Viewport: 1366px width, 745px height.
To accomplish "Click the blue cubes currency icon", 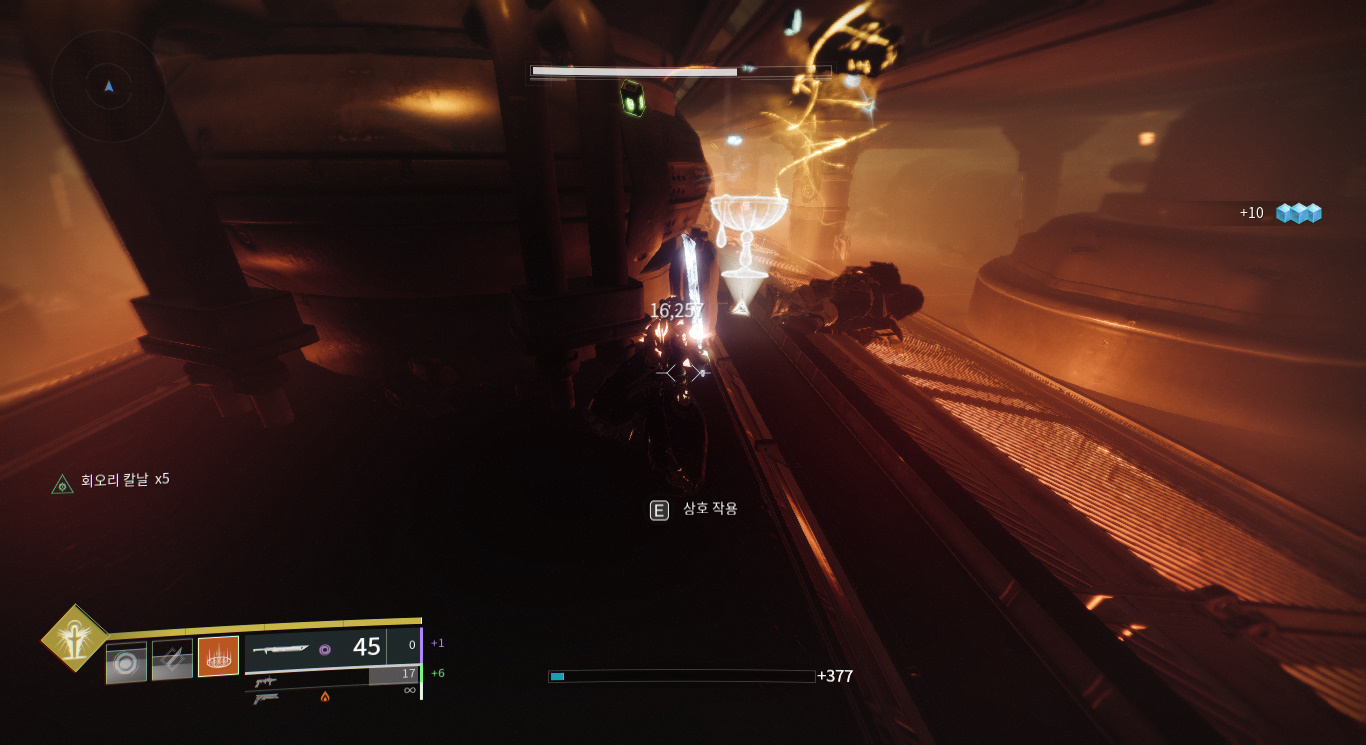I will click(1298, 213).
